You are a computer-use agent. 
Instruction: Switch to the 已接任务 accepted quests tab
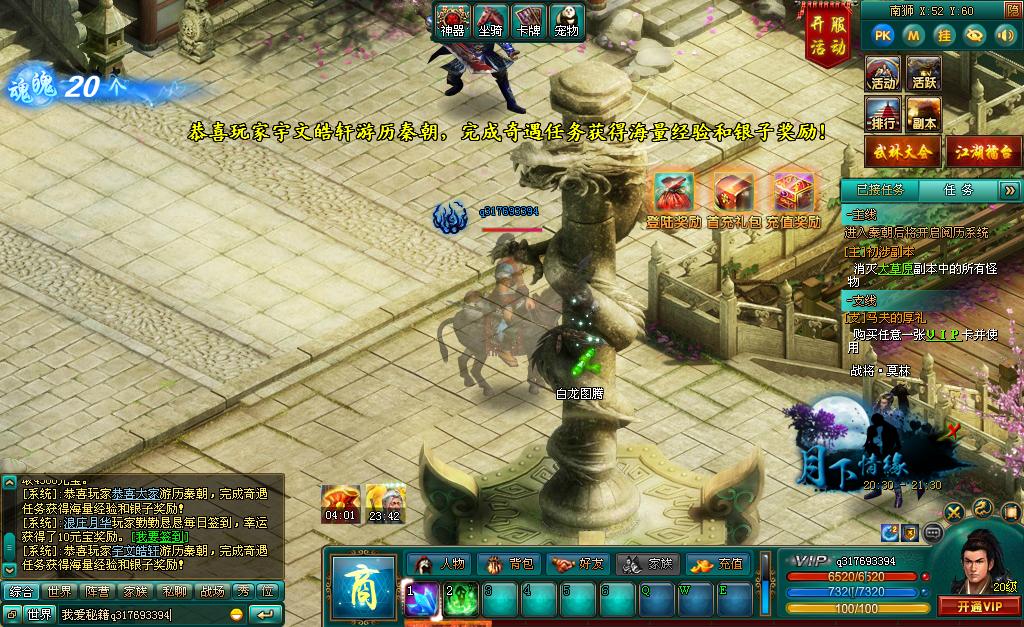[880, 189]
